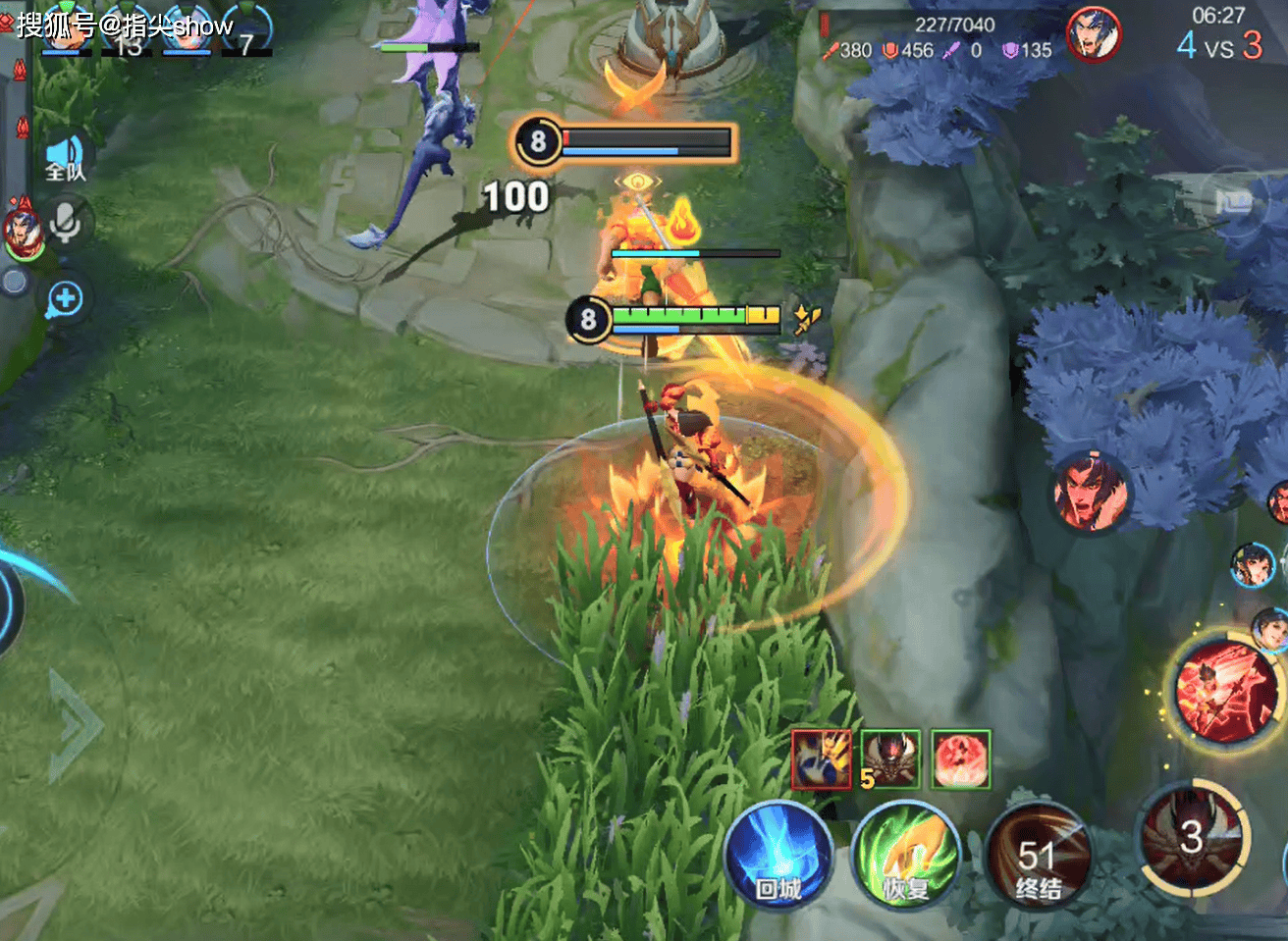Open the hero portrait beside the timer
This screenshot has width=1288, height=941.
1093,32
